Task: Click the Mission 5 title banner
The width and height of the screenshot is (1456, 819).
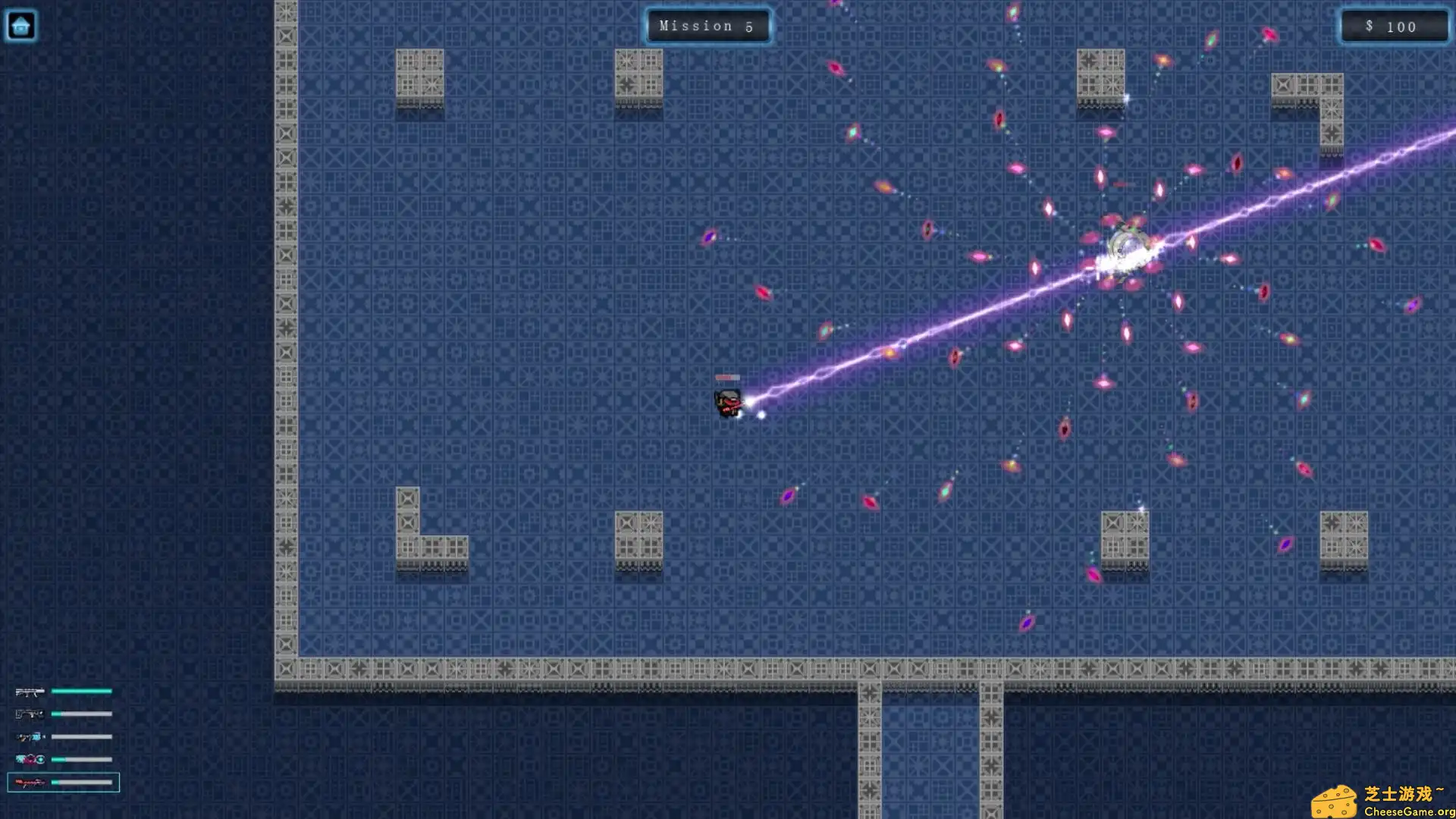Action: click(708, 26)
